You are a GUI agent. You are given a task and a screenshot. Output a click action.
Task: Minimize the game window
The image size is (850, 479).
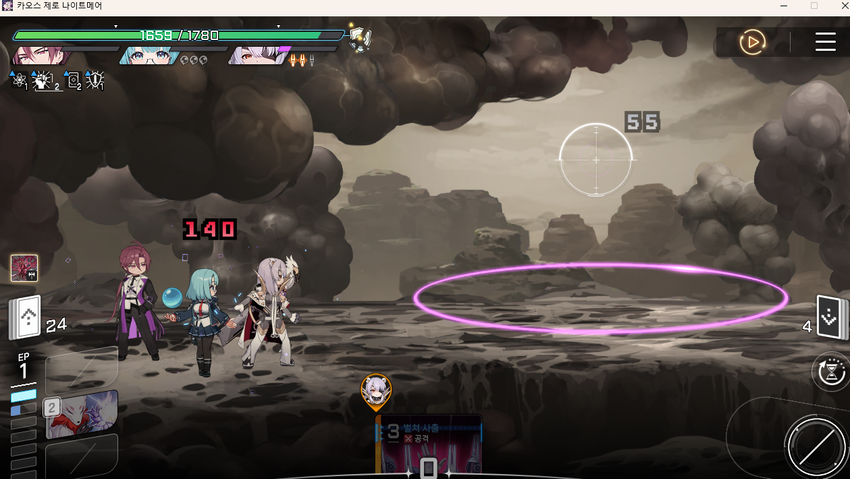tap(783, 6)
